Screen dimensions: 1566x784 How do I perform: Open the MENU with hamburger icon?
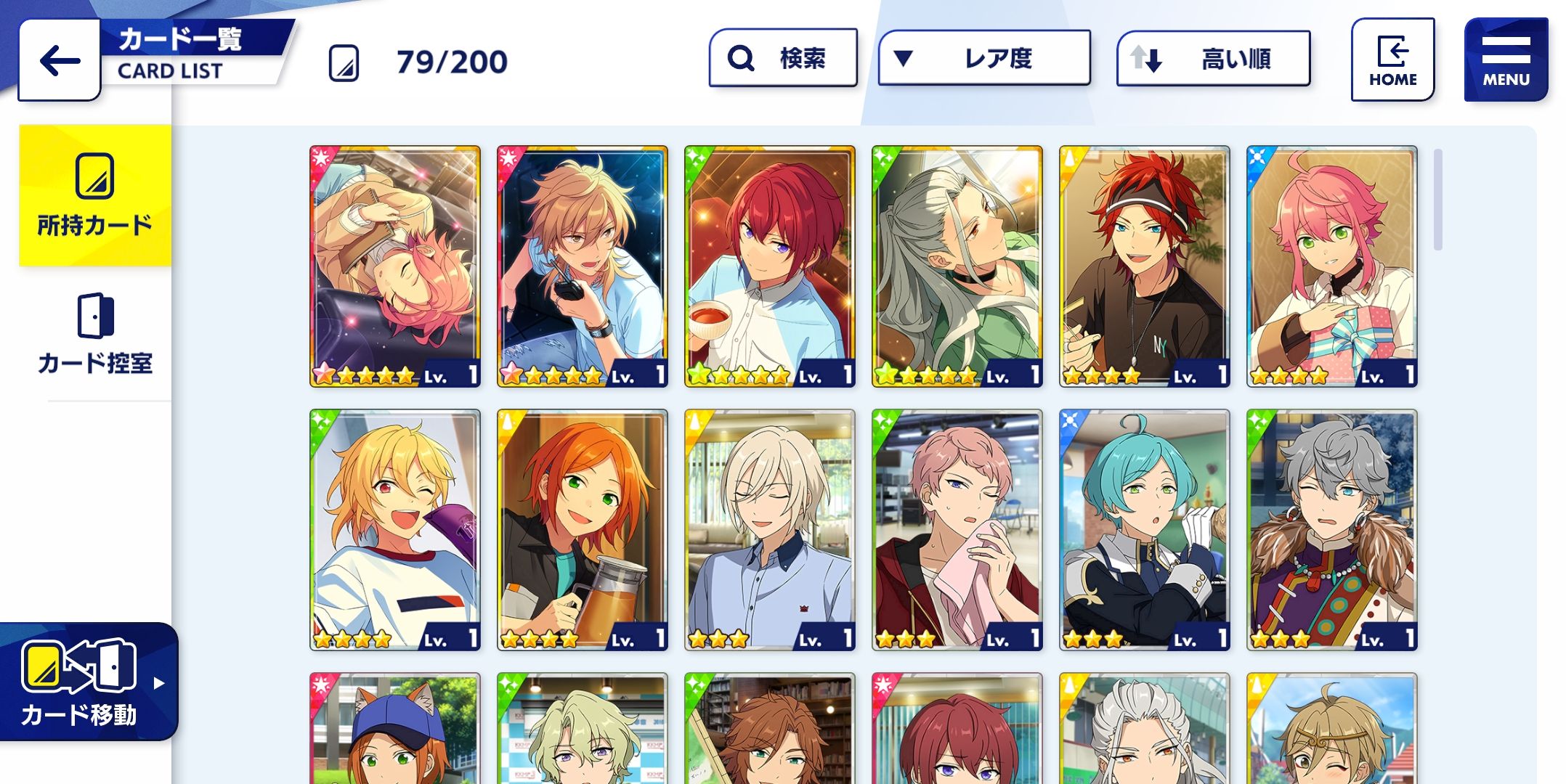pyautogui.click(x=1506, y=57)
